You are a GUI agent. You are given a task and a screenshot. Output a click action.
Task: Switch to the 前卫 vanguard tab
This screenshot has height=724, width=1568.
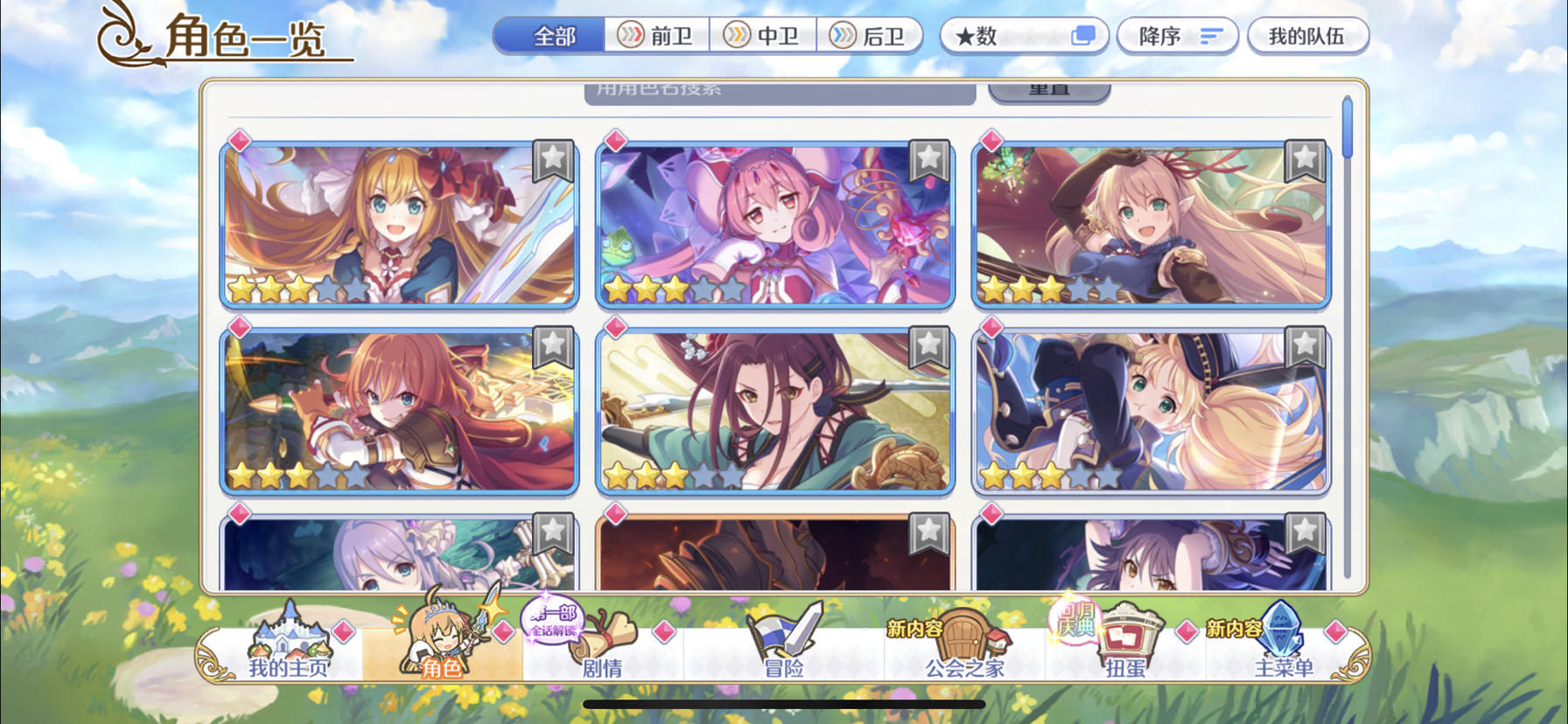point(658,36)
